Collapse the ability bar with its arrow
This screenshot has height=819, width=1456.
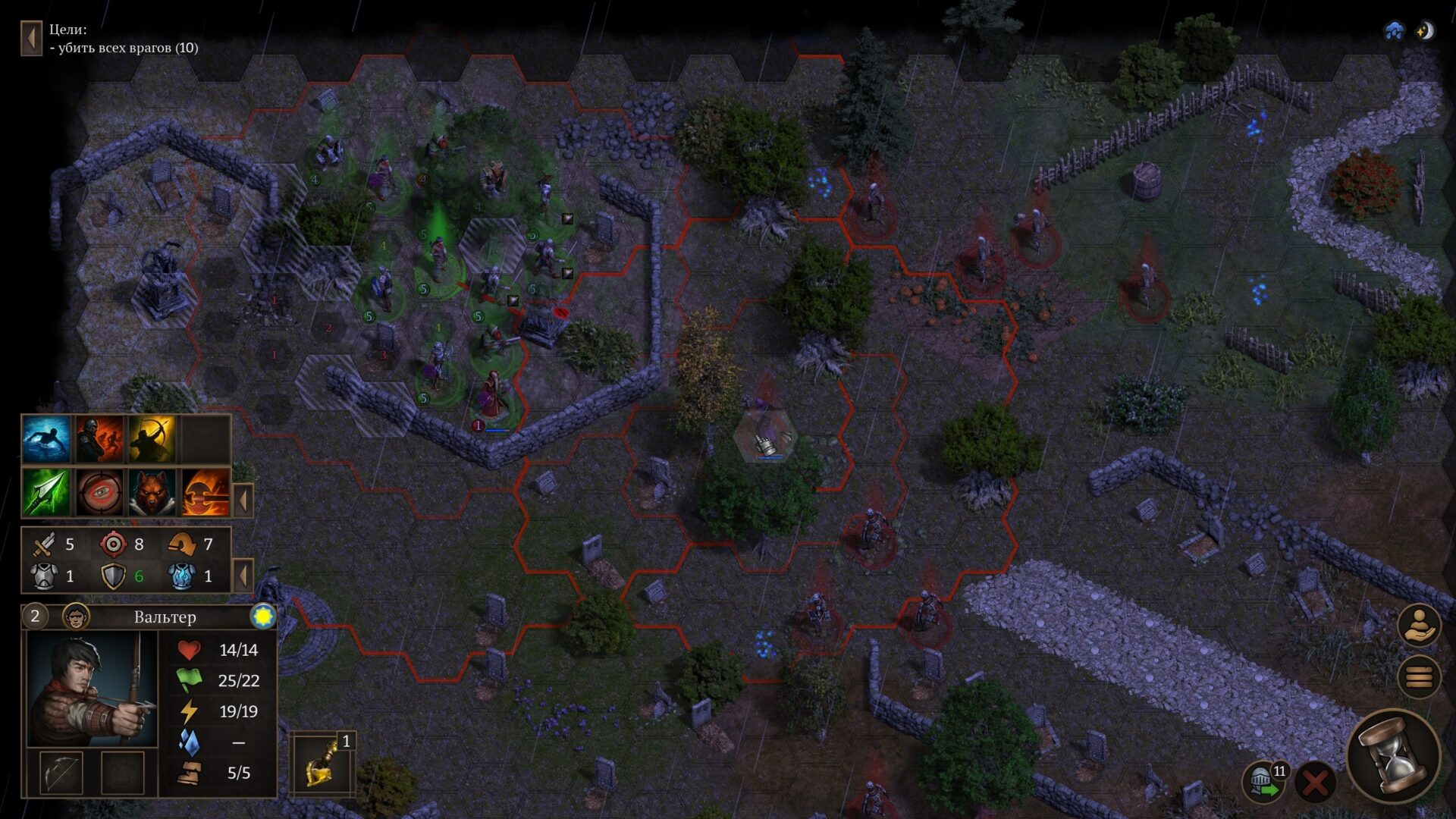(x=243, y=501)
